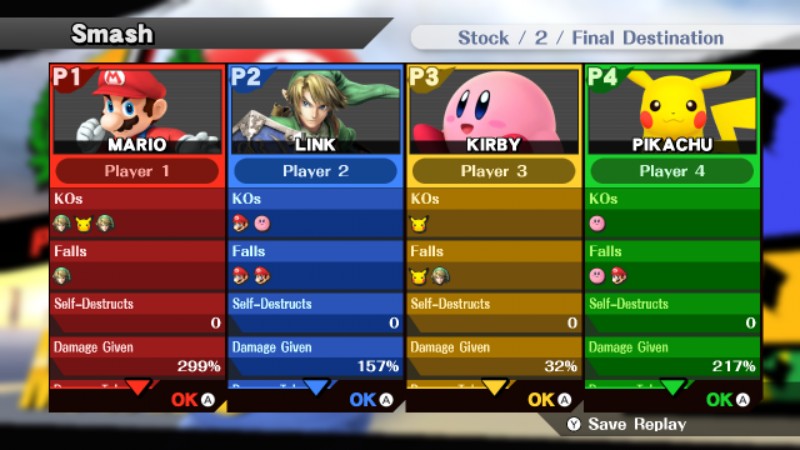Click the Player 3 name plate
The width and height of the screenshot is (800, 450).
pyautogui.click(x=493, y=171)
